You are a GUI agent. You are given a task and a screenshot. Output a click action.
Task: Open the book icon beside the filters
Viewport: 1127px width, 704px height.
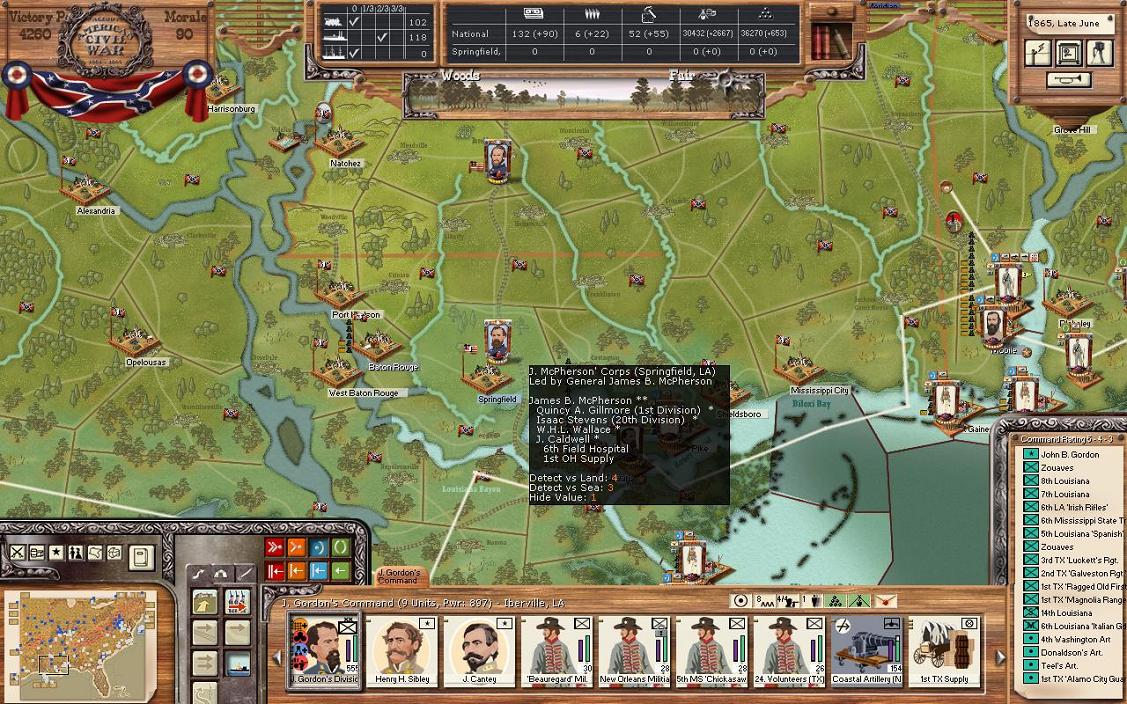141,555
